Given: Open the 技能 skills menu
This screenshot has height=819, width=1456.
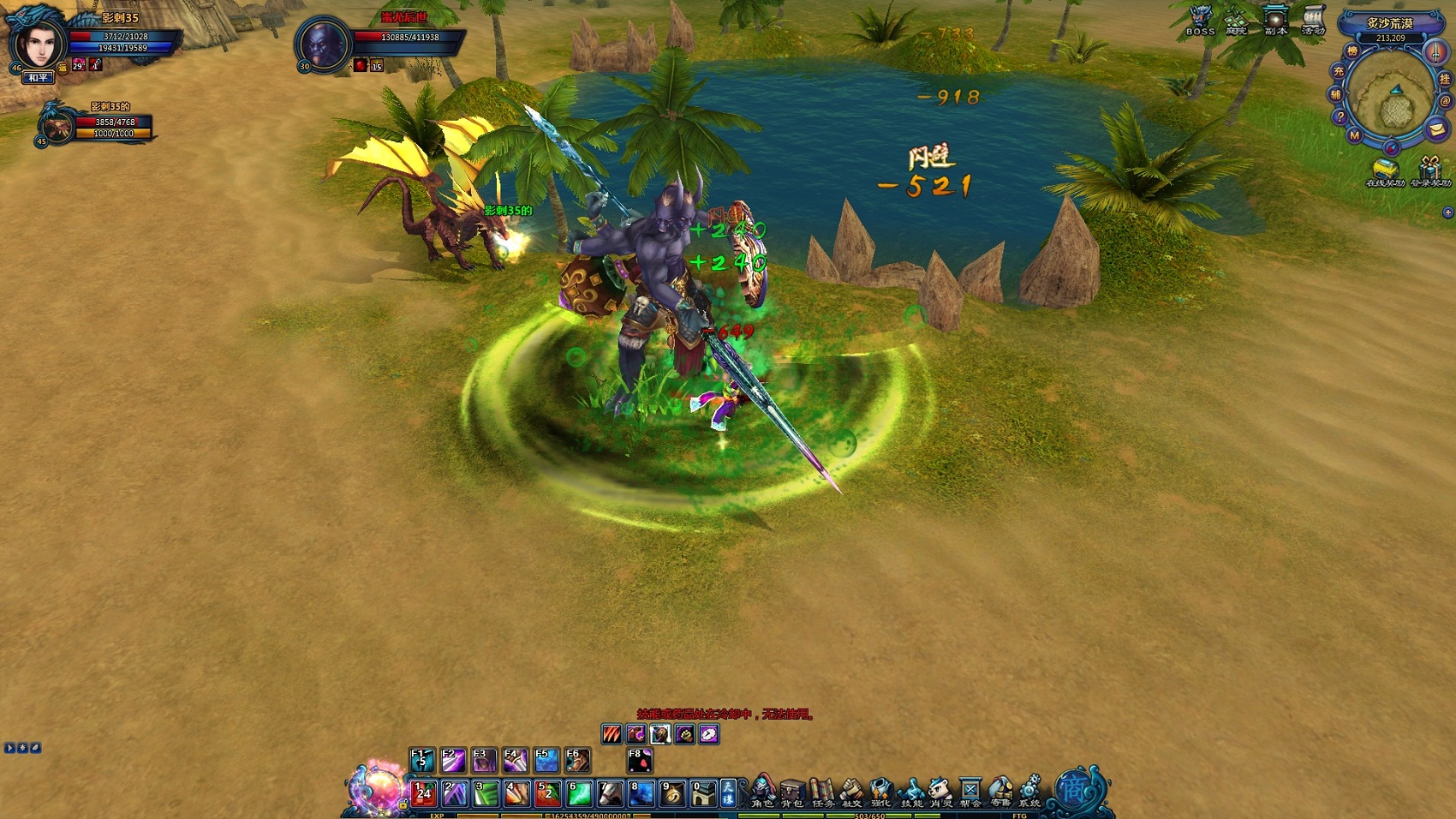Looking at the screenshot, I should click(911, 792).
